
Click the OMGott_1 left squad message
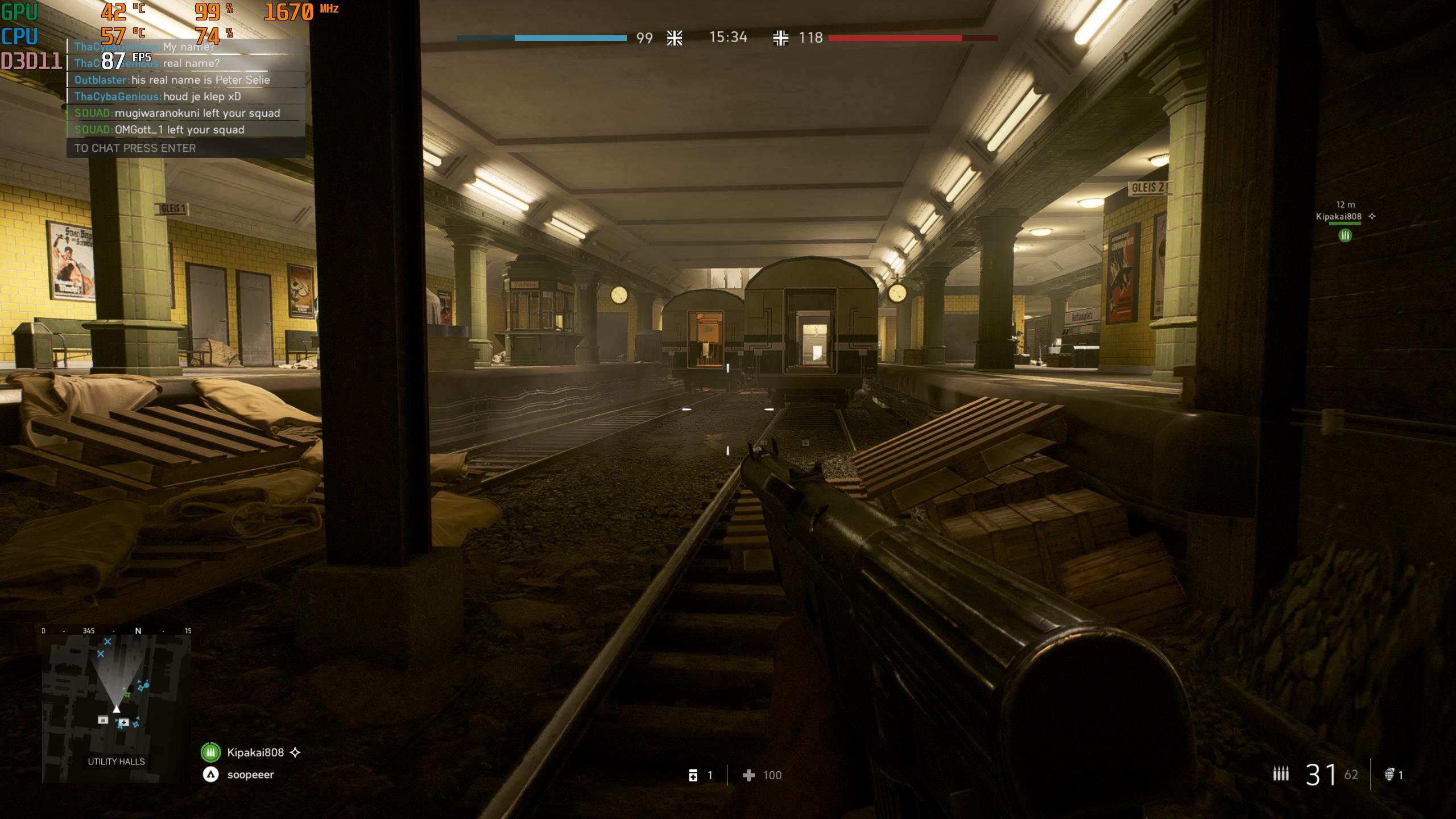point(186,130)
